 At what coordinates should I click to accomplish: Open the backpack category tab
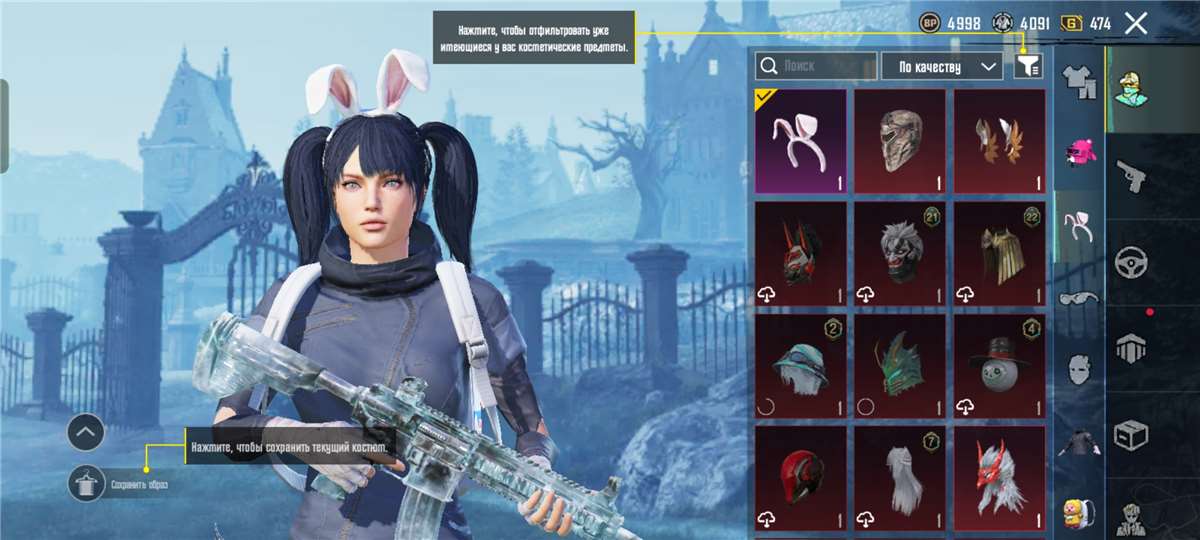click(1079, 510)
